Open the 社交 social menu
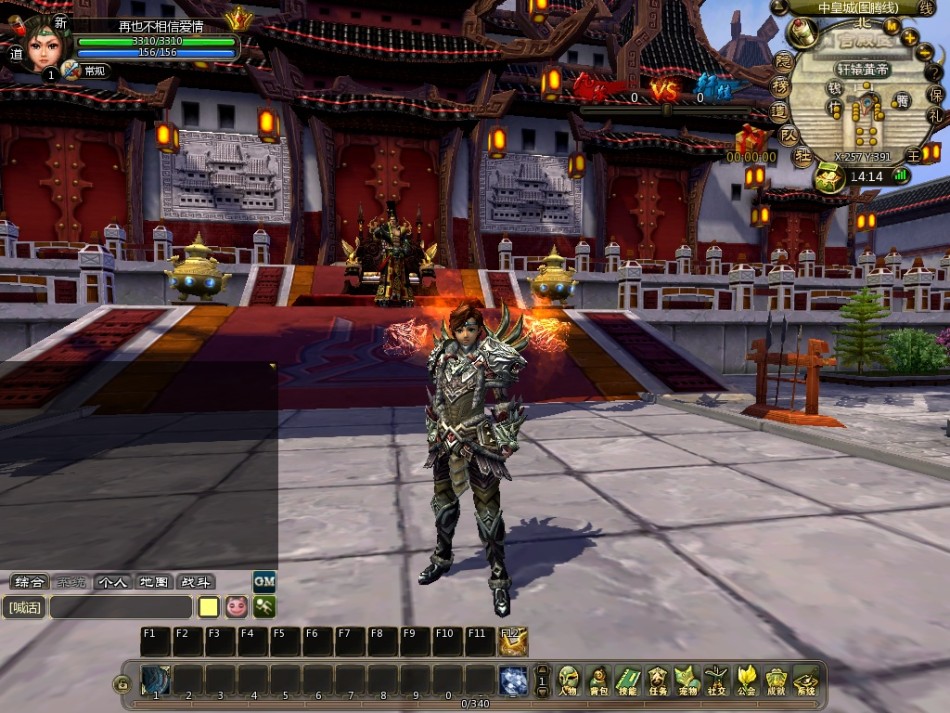 pyautogui.click(x=716, y=680)
